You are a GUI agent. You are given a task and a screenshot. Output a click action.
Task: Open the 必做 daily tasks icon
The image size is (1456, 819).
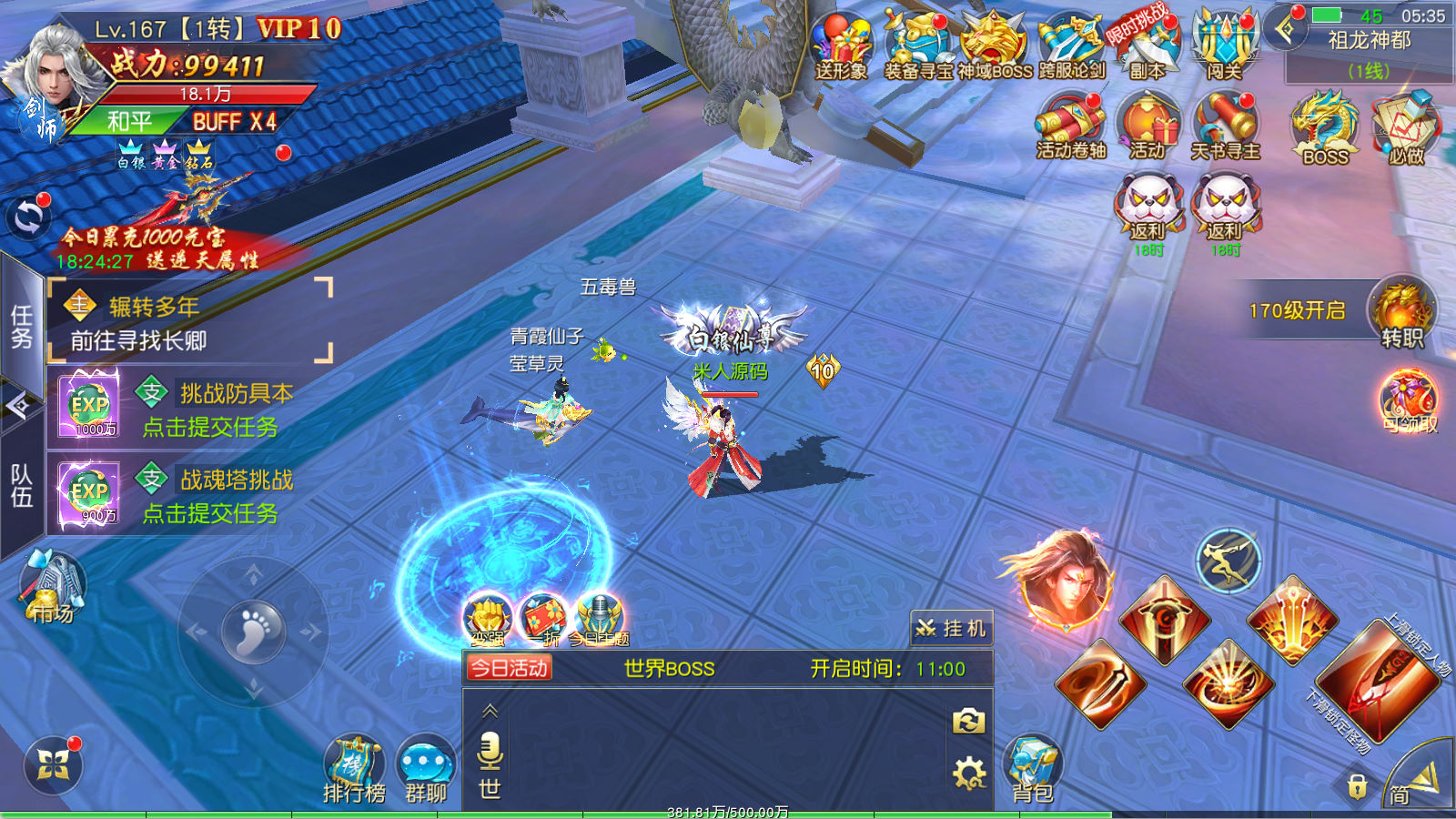pyautogui.click(x=1406, y=127)
